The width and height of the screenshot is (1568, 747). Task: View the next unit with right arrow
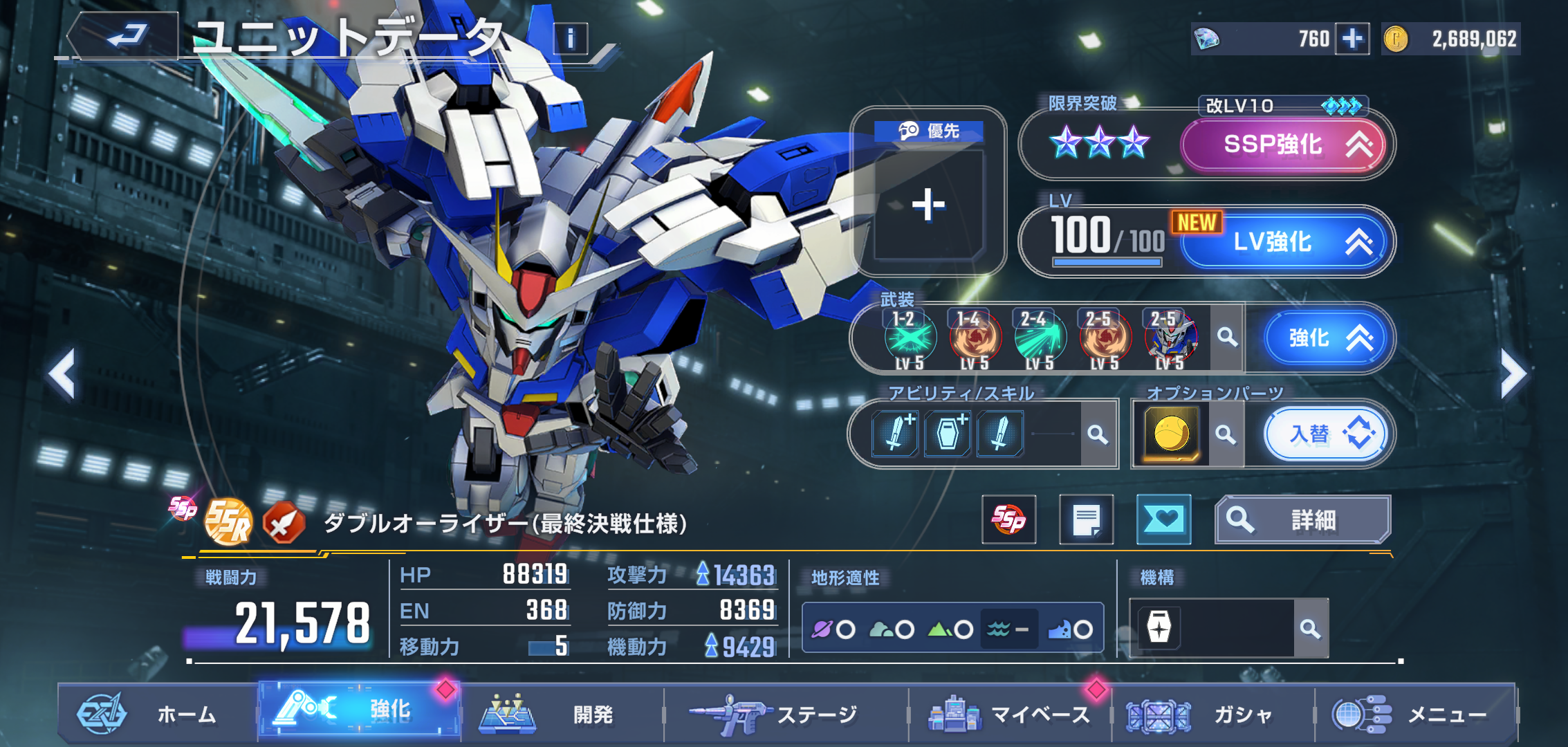point(1513,374)
